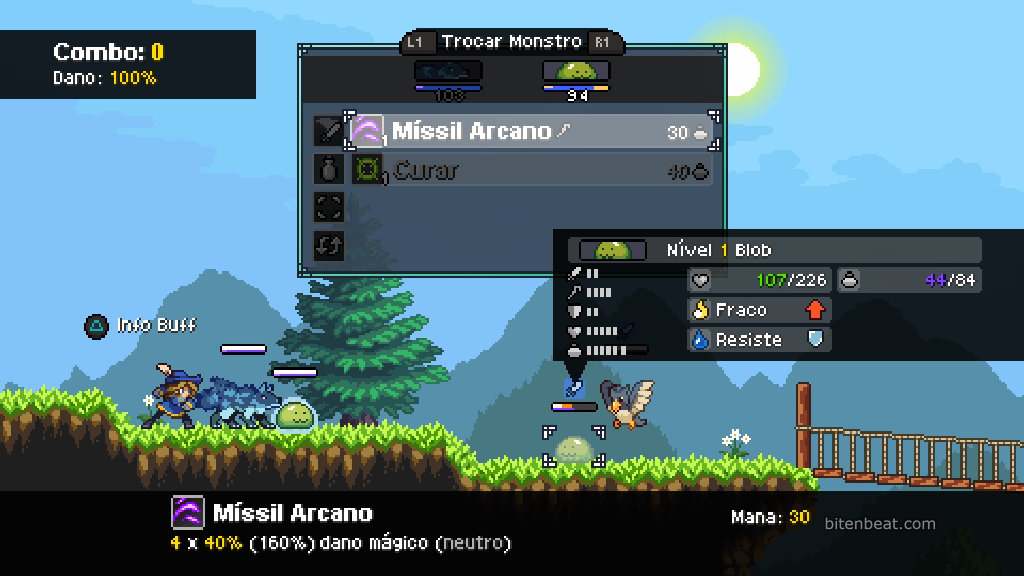The height and width of the screenshot is (576, 1024).
Task: Open the sword attack category
Action: (x=329, y=131)
